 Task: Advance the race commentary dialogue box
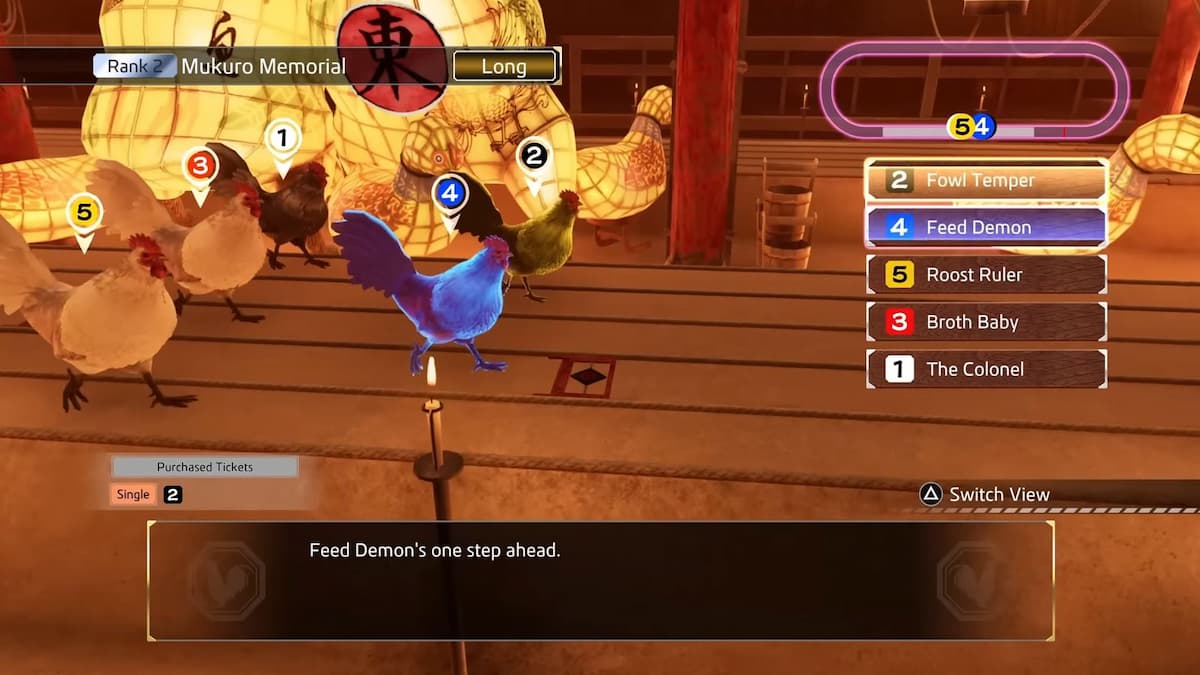coord(600,581)
